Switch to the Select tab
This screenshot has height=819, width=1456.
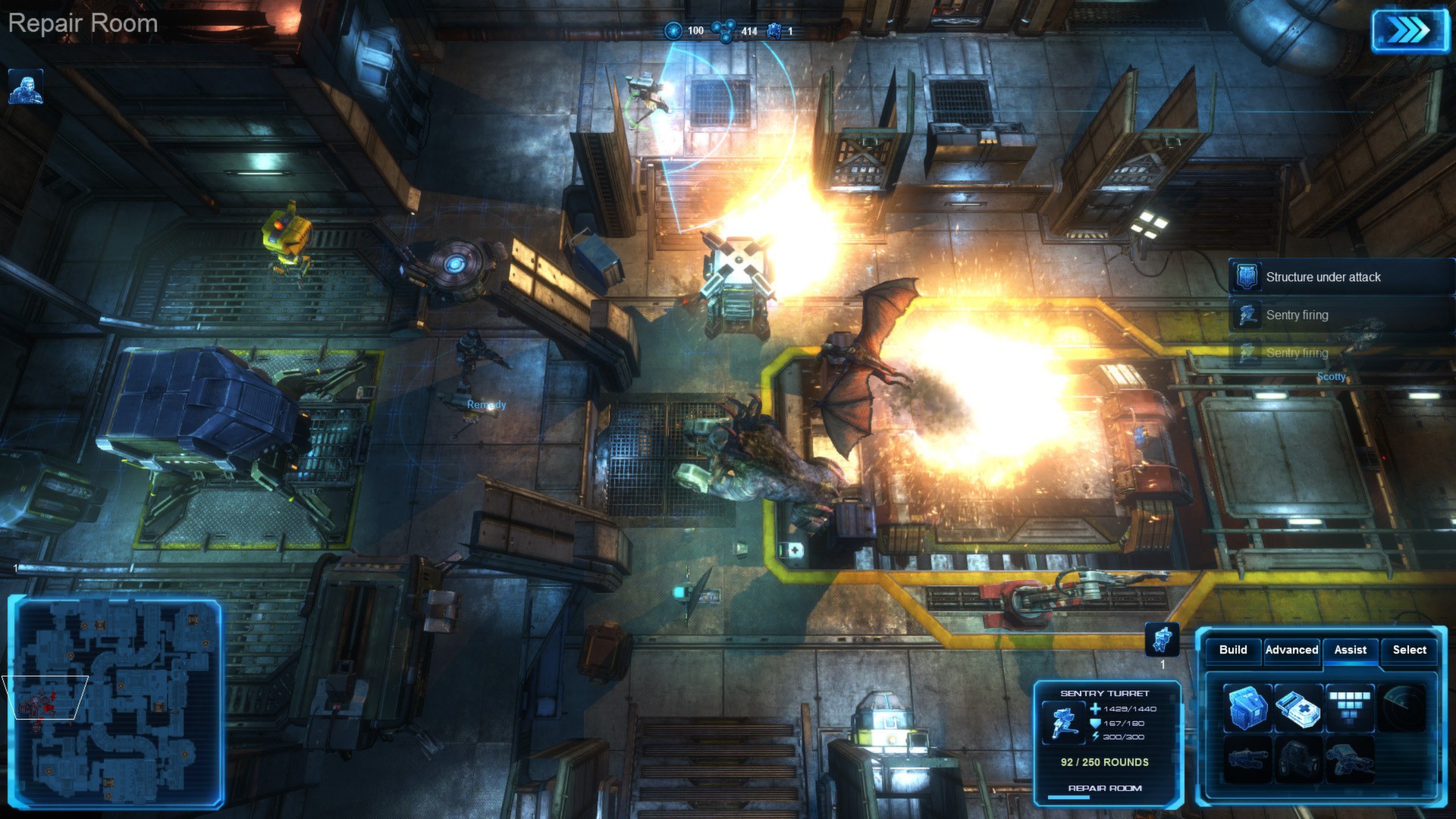coord(1410,650)
